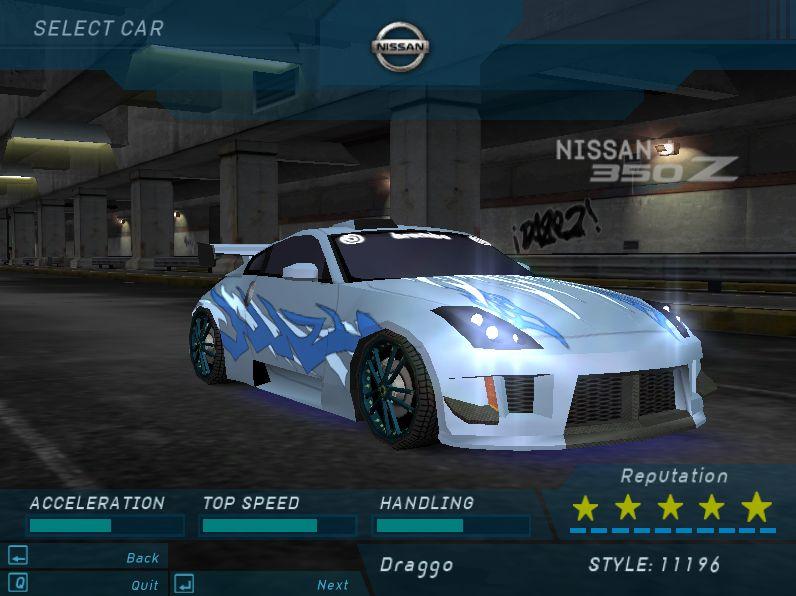
Task: Go back using the Back button
Action: pyautogui.click(x=142, y=558)
